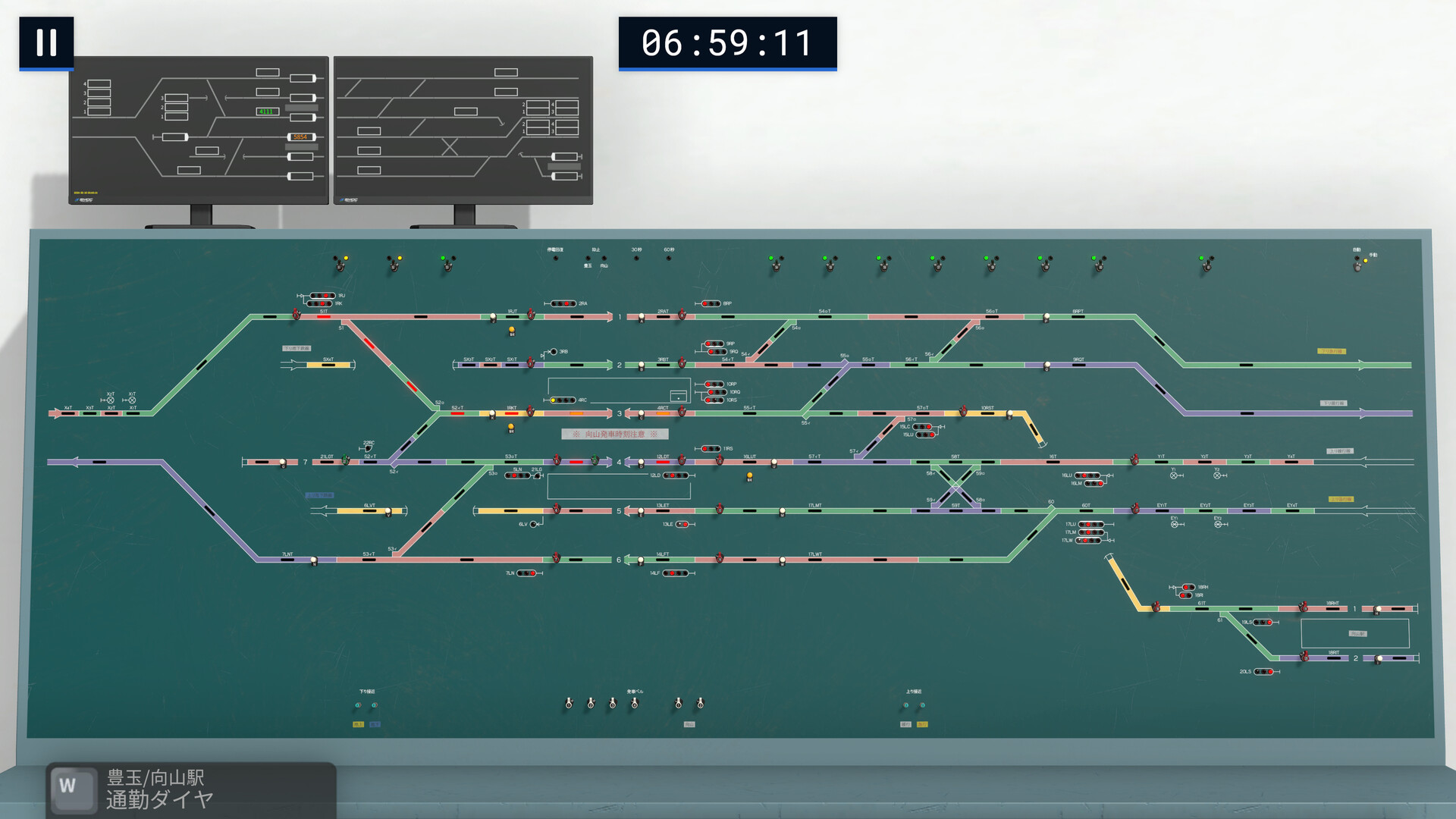Click the signal lever beside the 18RHT section label
This screenshot has width=1456, height=819.
click(x=1304, y=607)
